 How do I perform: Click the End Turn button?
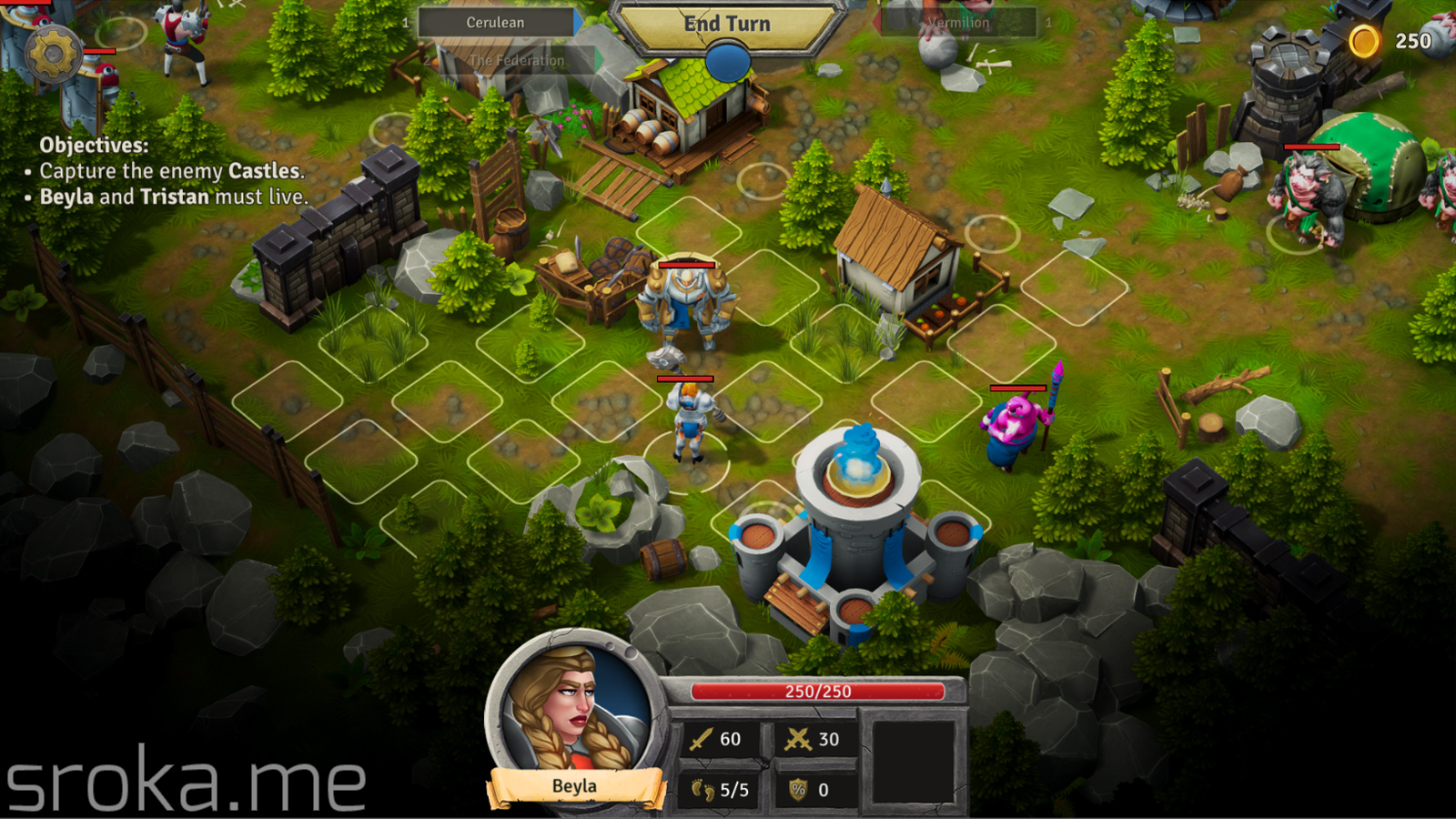726,25
